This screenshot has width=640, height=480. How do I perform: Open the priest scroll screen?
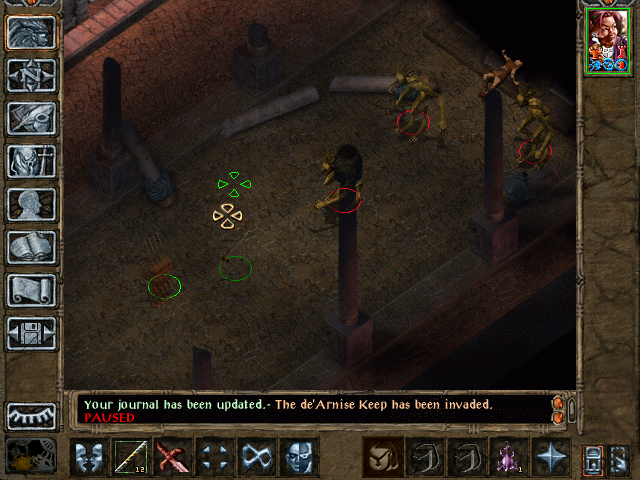(31, 290)
